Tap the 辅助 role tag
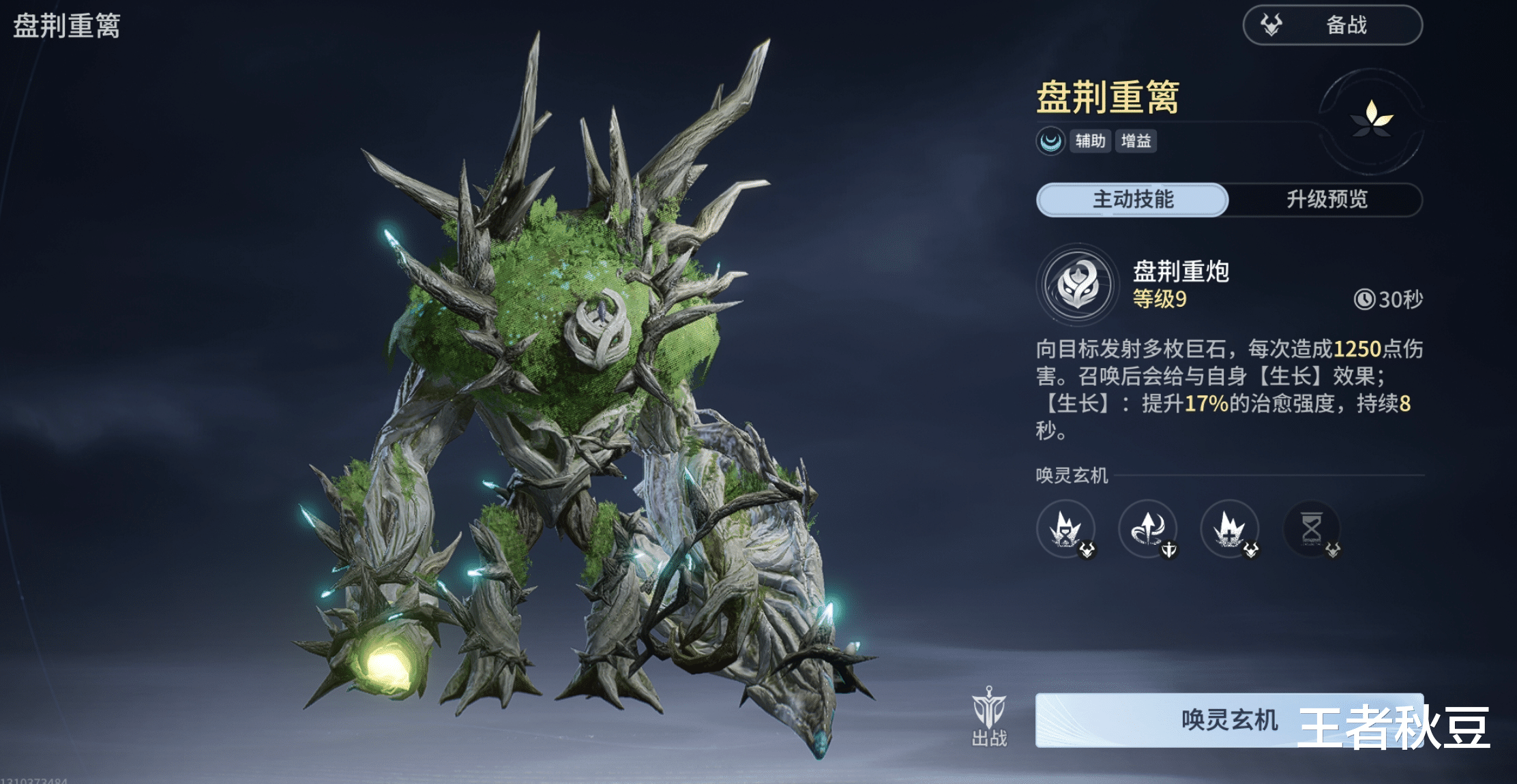The width and height of the screenshot is (1517, 784). [x=1090, y=141]
